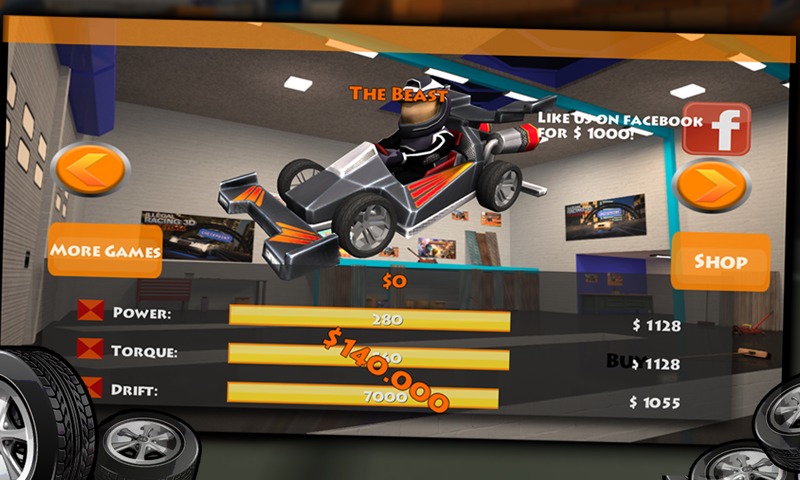The image size is (800, 480).
Task: Choose the red icon beside Torque
Action: tap(90, 349)
